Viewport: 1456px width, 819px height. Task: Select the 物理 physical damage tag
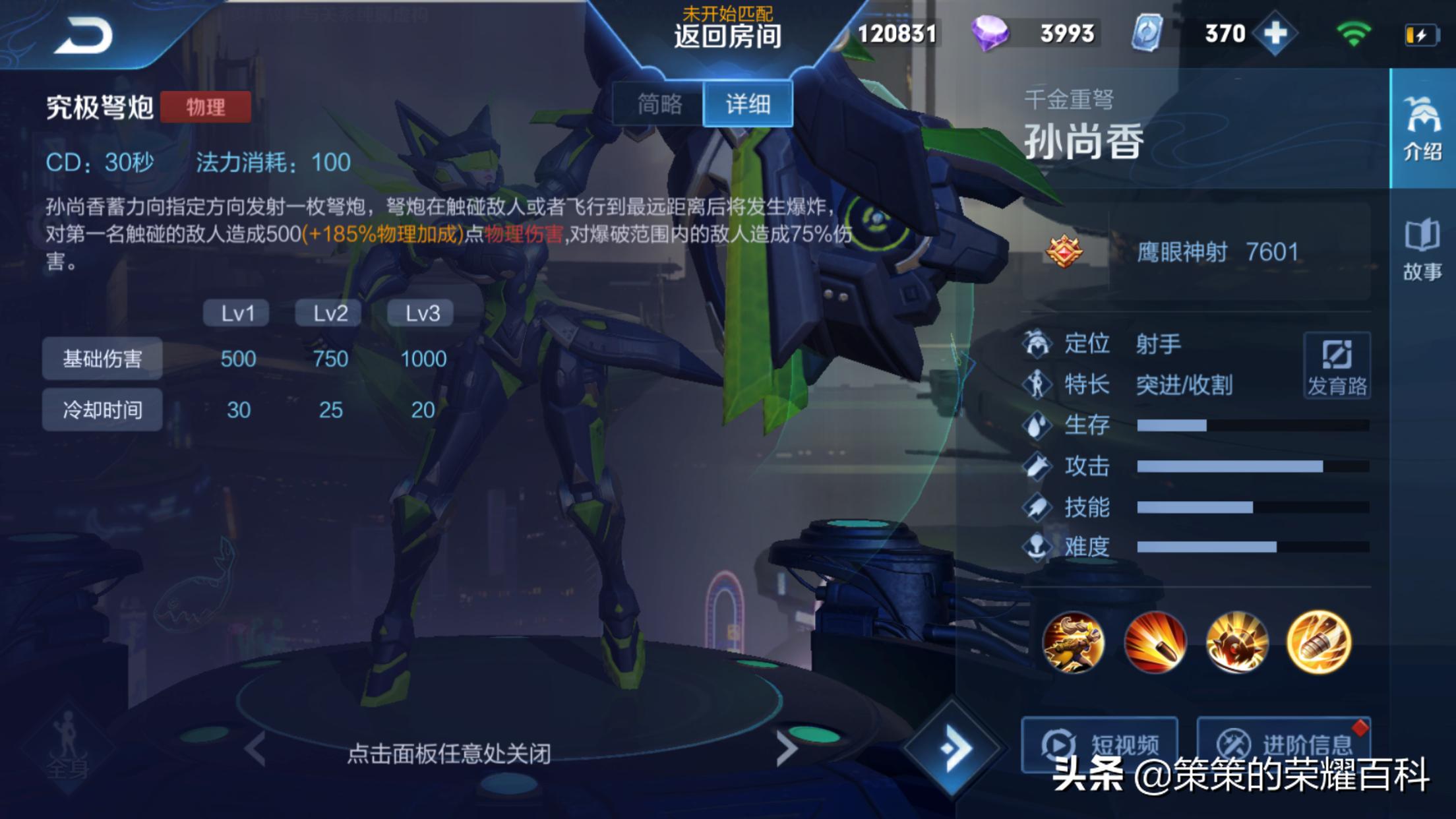(x=208, y=107)
